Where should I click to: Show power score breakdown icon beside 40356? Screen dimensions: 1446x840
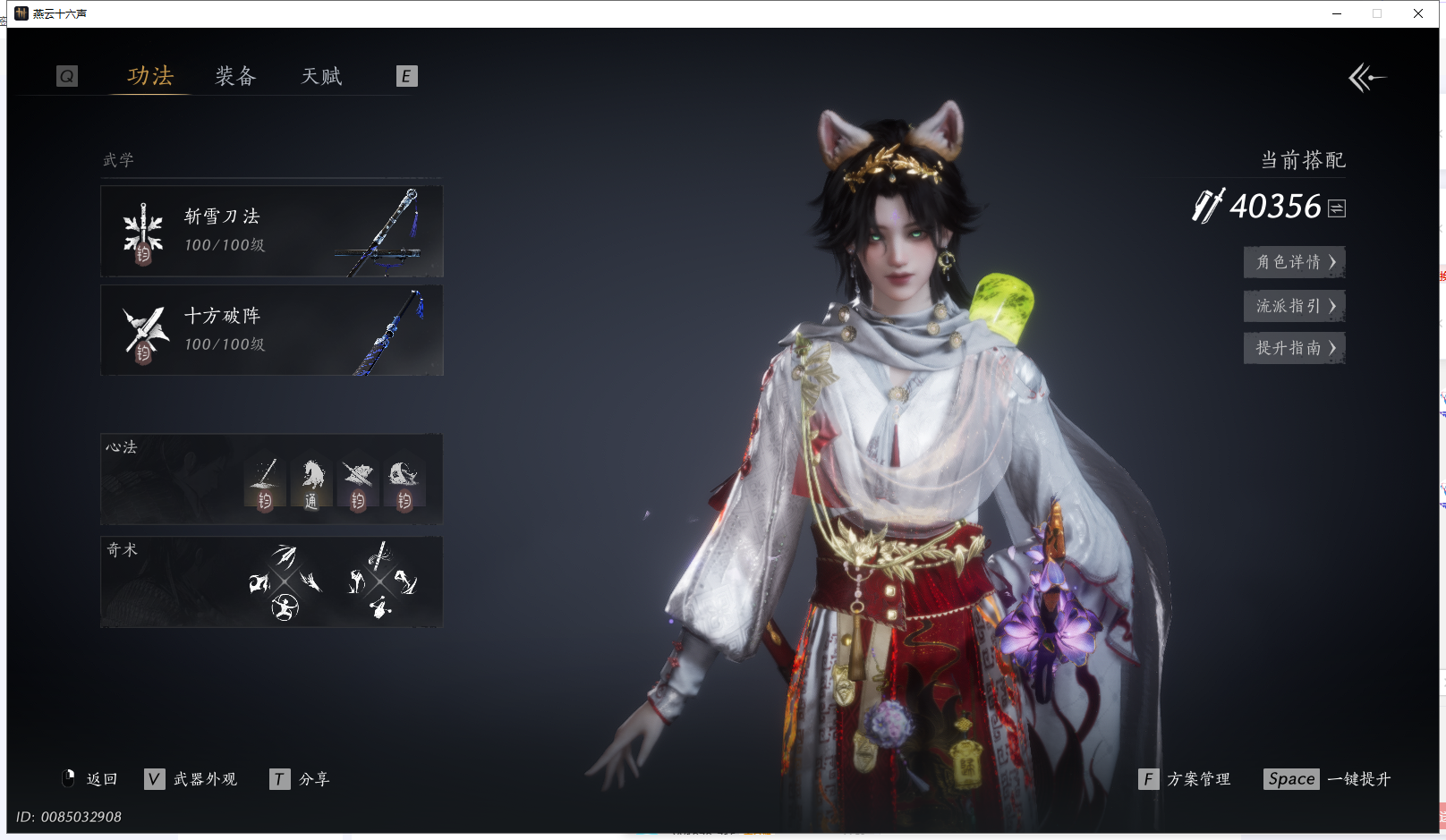pyautogui.click(x=1337, y=208)
